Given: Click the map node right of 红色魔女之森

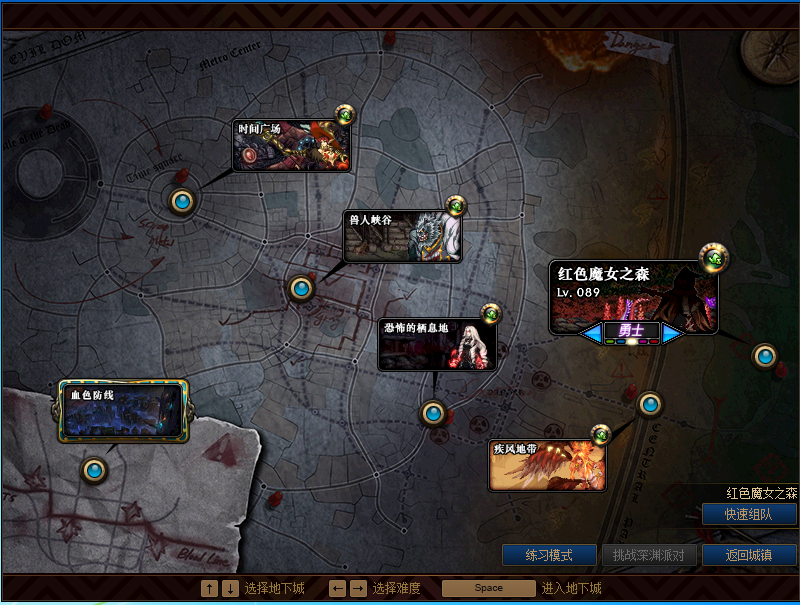Looking at the screenshot, I should pos(765,355).
